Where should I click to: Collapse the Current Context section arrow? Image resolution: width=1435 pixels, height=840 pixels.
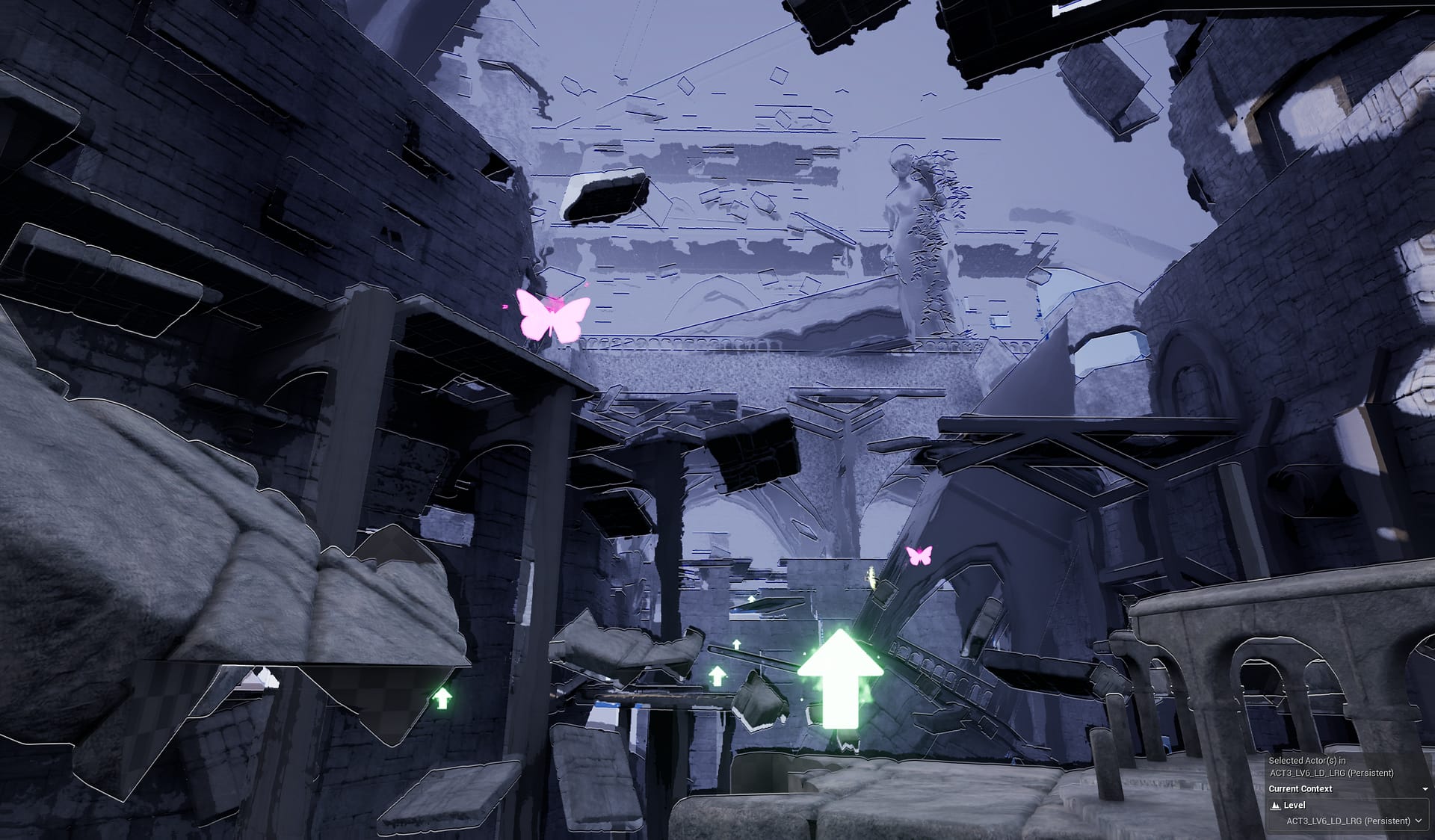(1425, 789)
